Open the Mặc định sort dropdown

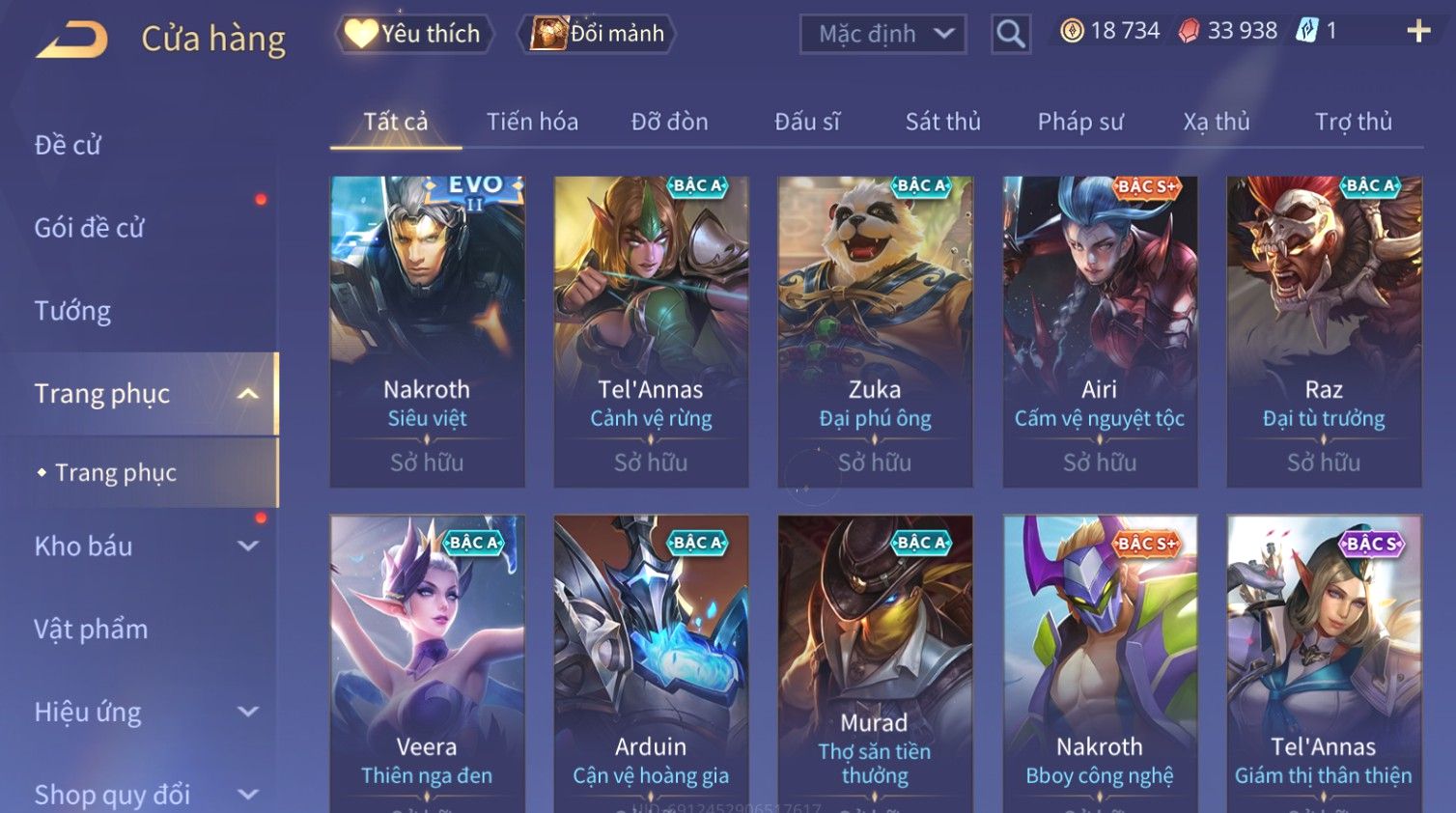click(x=883, y=35)
